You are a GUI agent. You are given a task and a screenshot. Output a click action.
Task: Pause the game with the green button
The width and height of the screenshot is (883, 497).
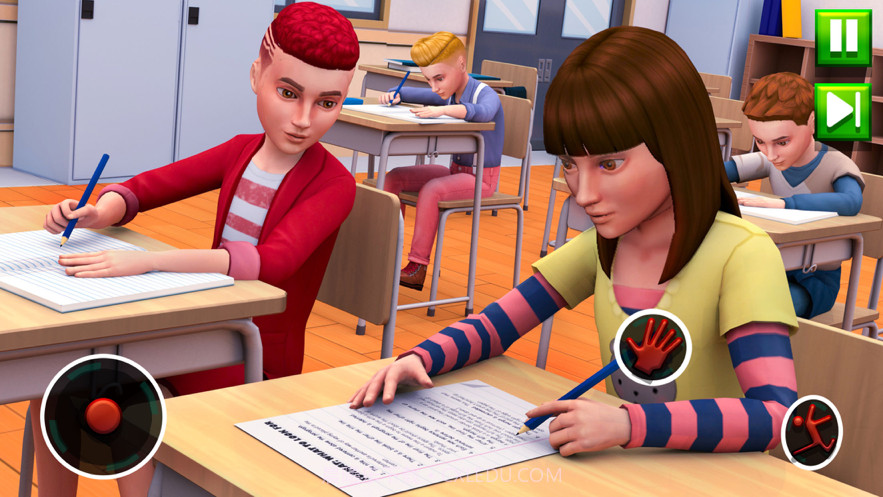(x=842, y=38)
